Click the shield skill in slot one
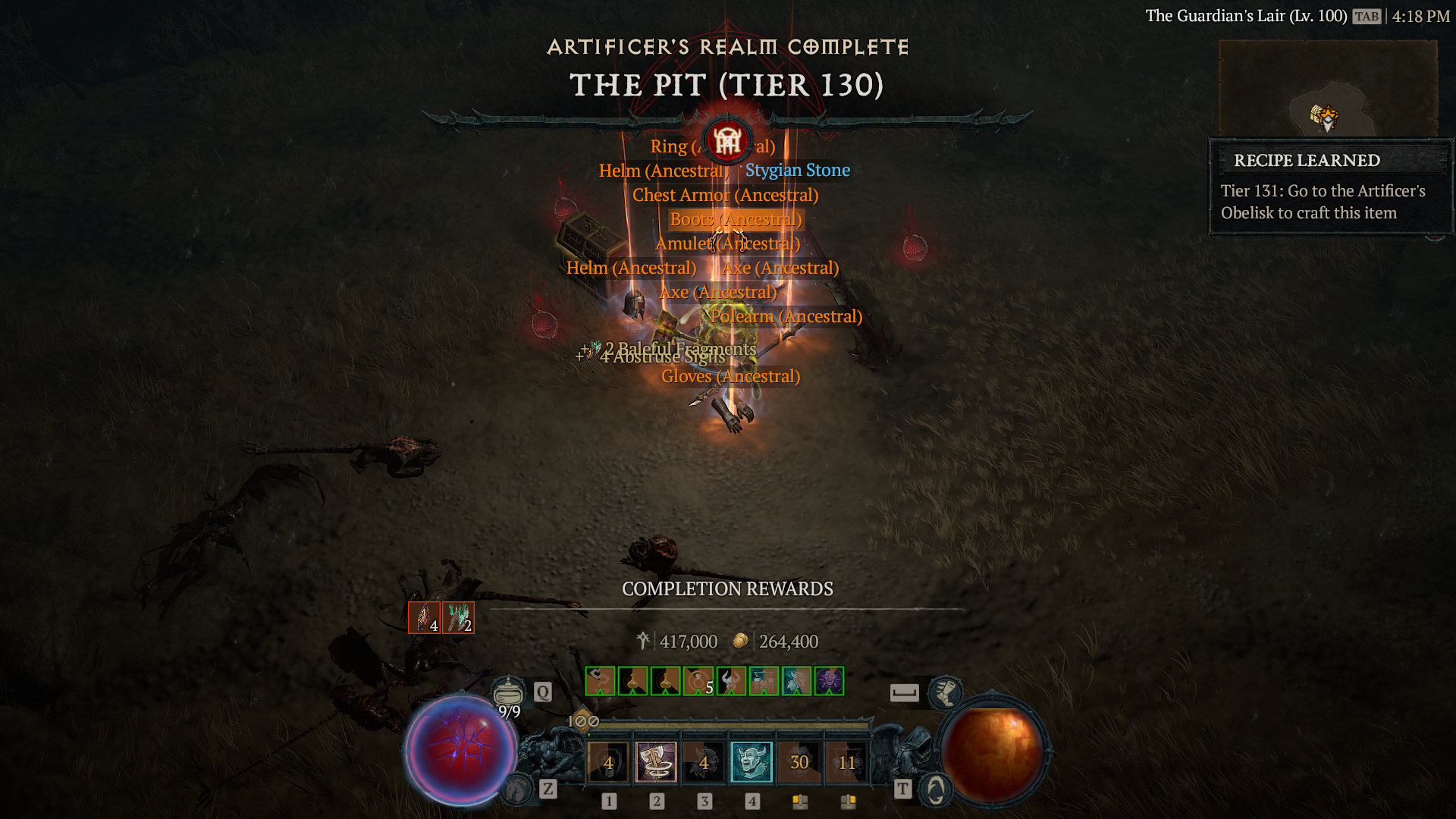Viewport: 1456px width, 819px height. [x=607, y=761]
